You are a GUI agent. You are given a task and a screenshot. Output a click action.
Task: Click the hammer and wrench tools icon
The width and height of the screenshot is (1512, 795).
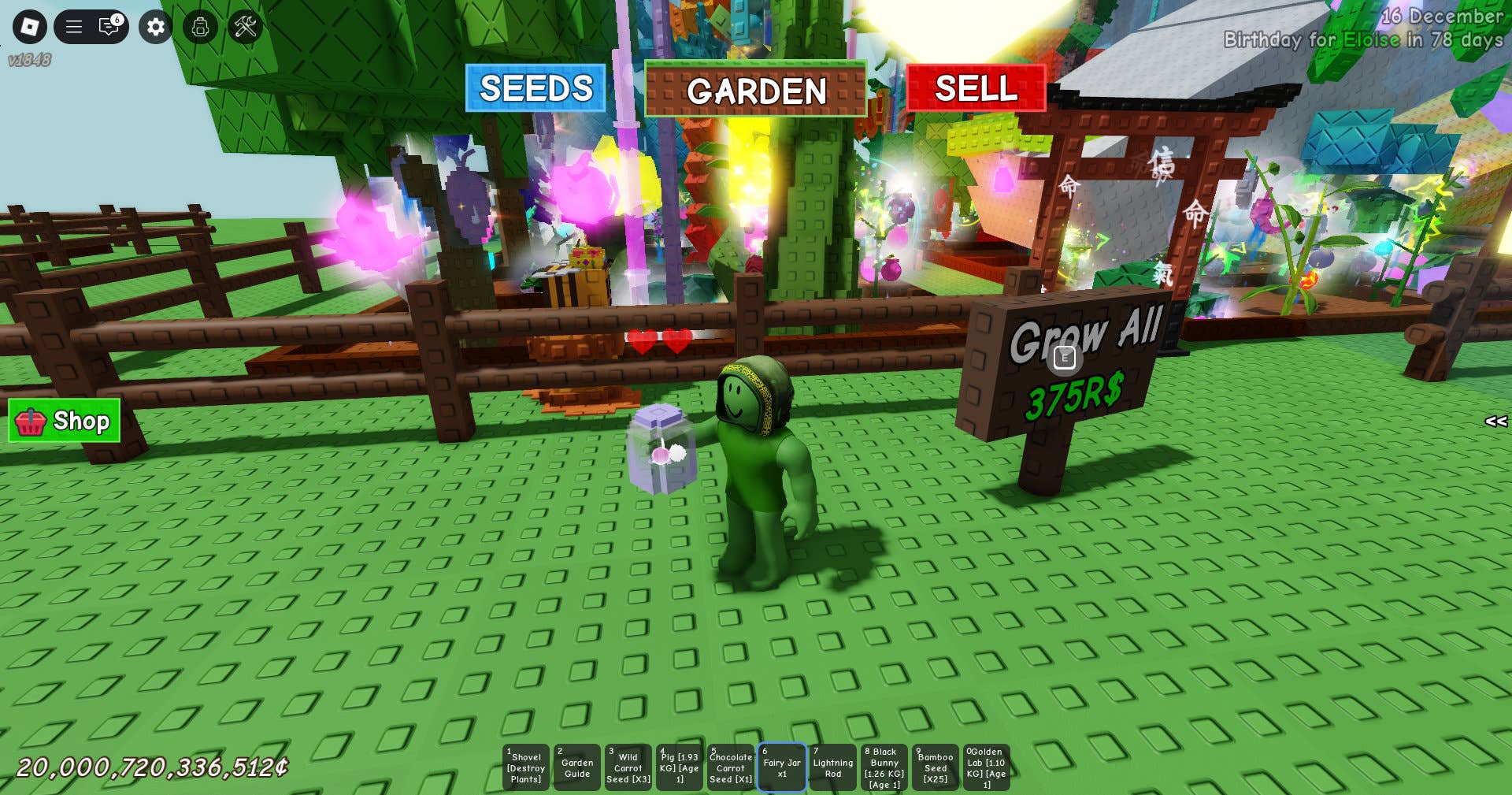click(246, 27)
